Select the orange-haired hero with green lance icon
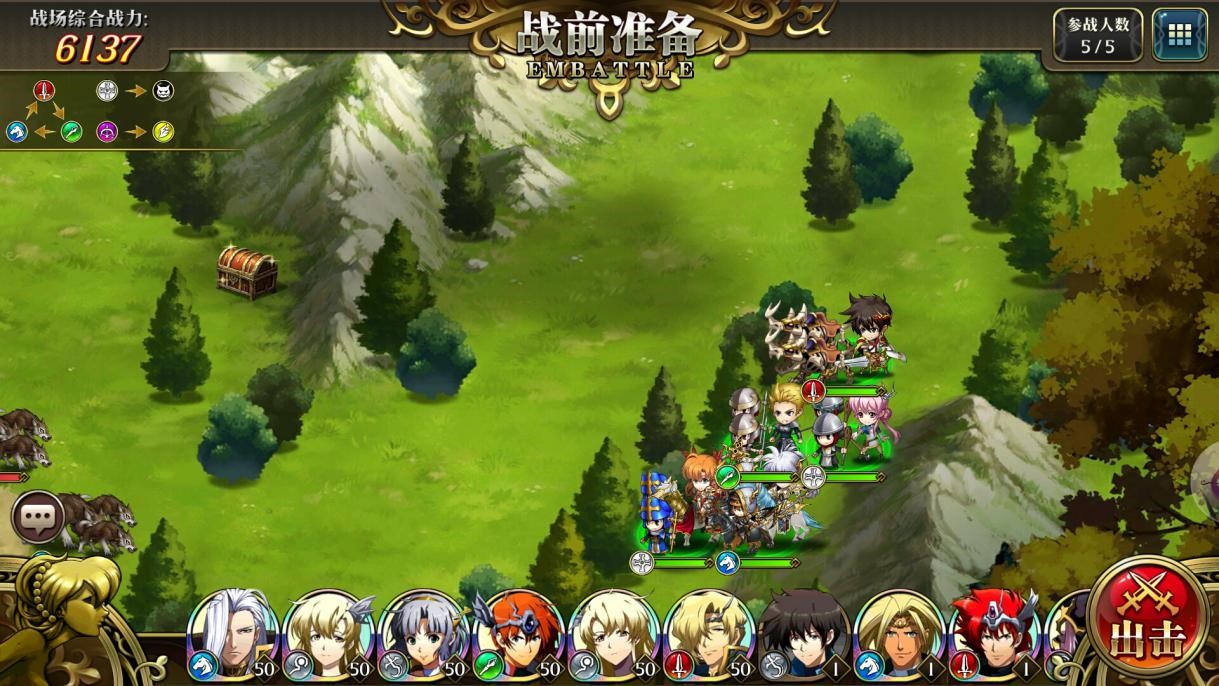The height and width of the screenshot is (686, 1219). [x=518, y=633]
